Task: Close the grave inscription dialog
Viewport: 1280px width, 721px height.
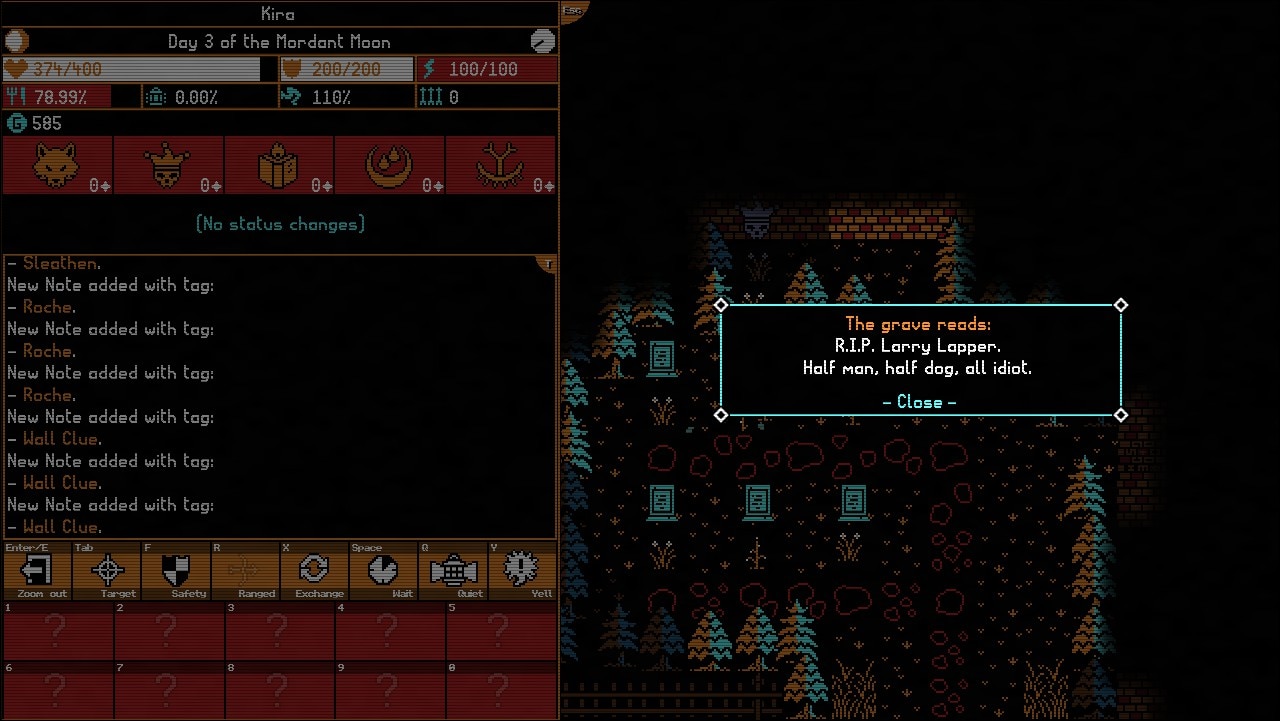Action: [x=919, y=402]
